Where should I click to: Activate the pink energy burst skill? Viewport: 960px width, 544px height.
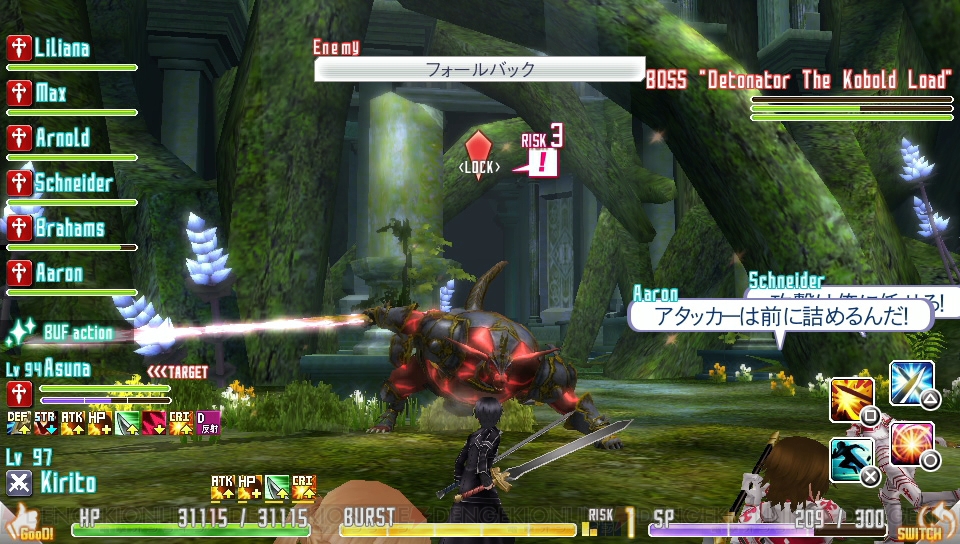coord(911,444)
